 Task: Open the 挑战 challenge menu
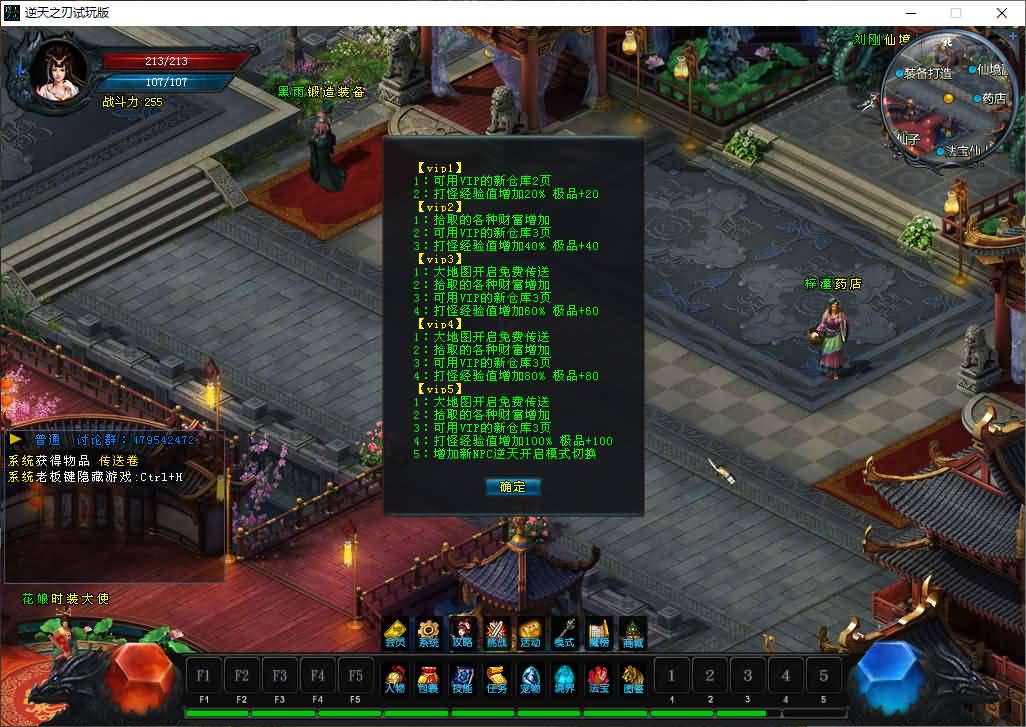(496, 634)
